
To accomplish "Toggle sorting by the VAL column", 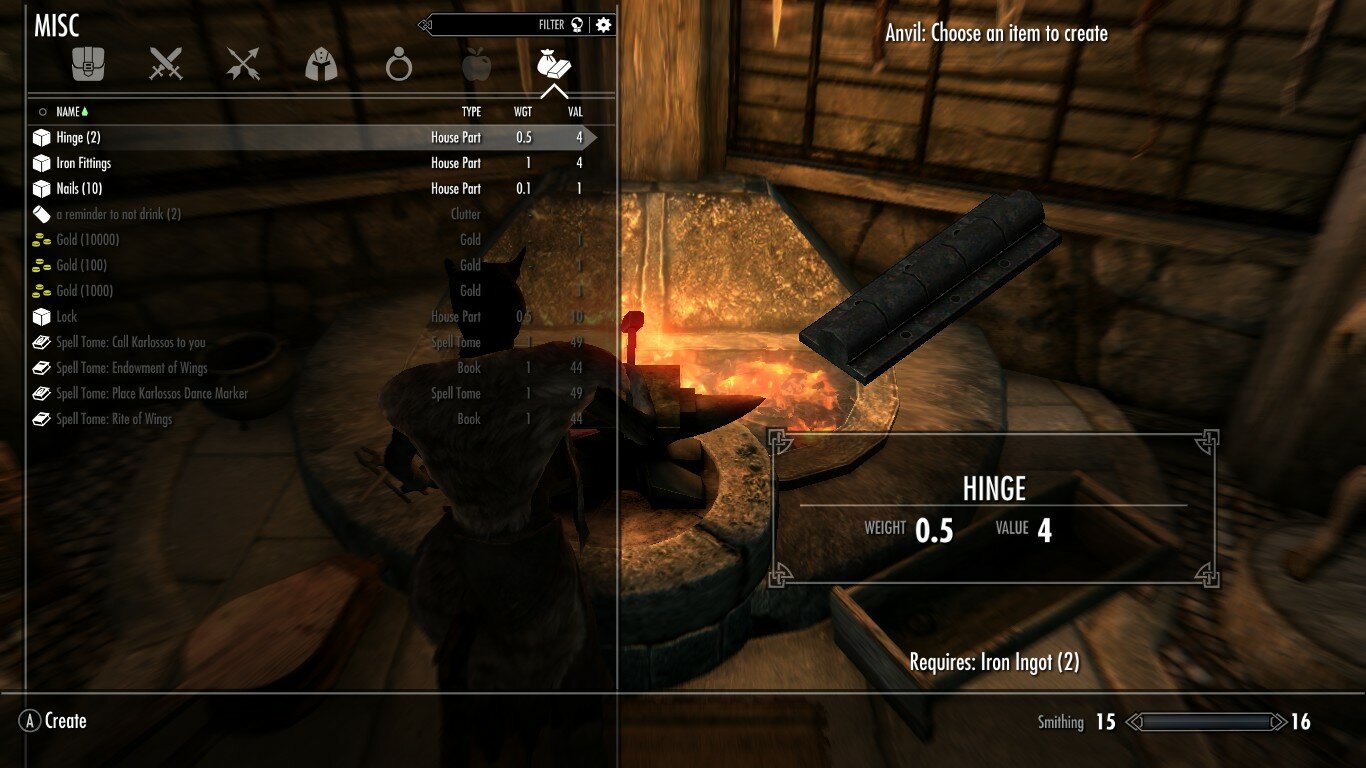I will (x=575, y=111).
